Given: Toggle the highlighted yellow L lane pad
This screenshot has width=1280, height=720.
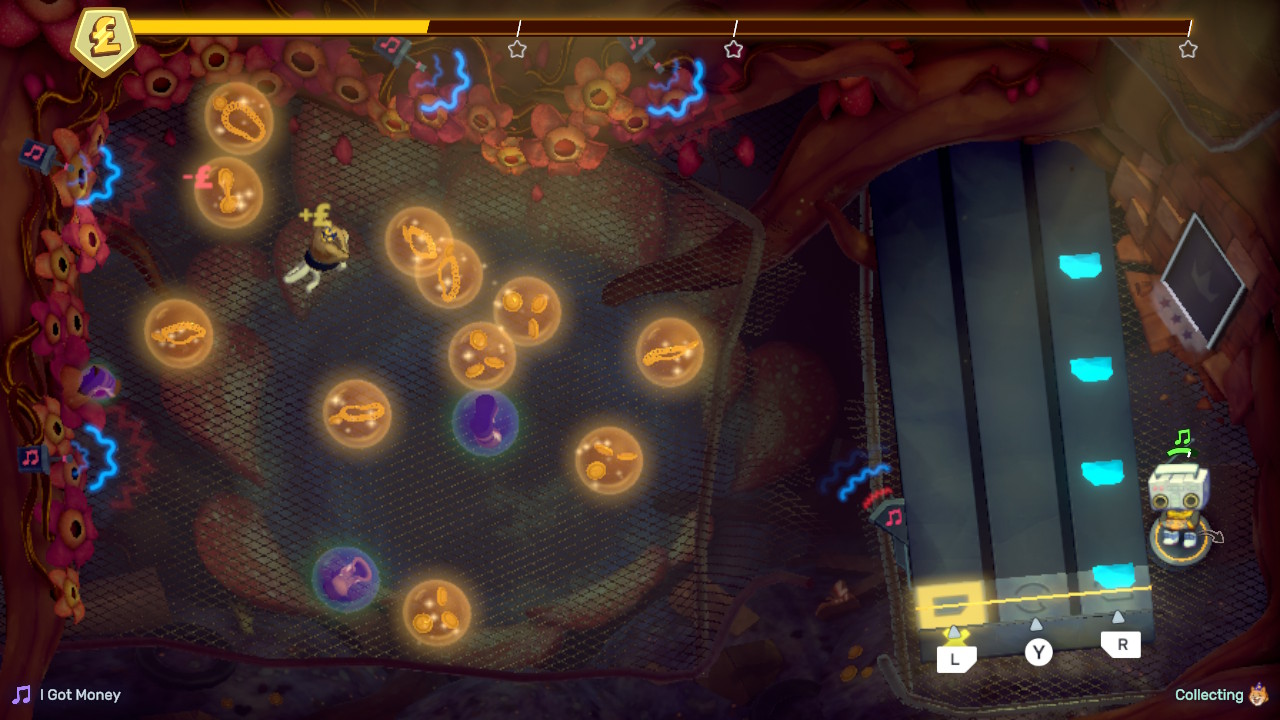Looking at the screenshot, I should [x=951, y=599].
